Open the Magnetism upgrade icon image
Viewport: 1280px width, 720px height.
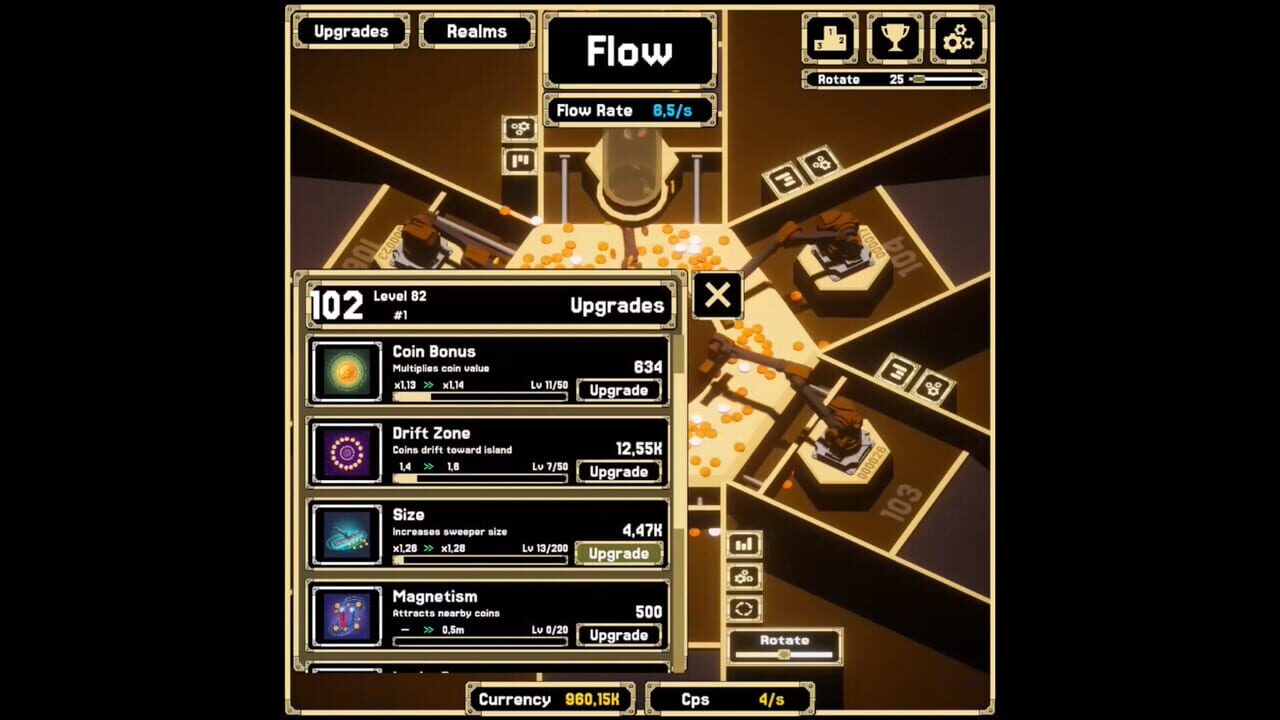(x=345, y=616)
